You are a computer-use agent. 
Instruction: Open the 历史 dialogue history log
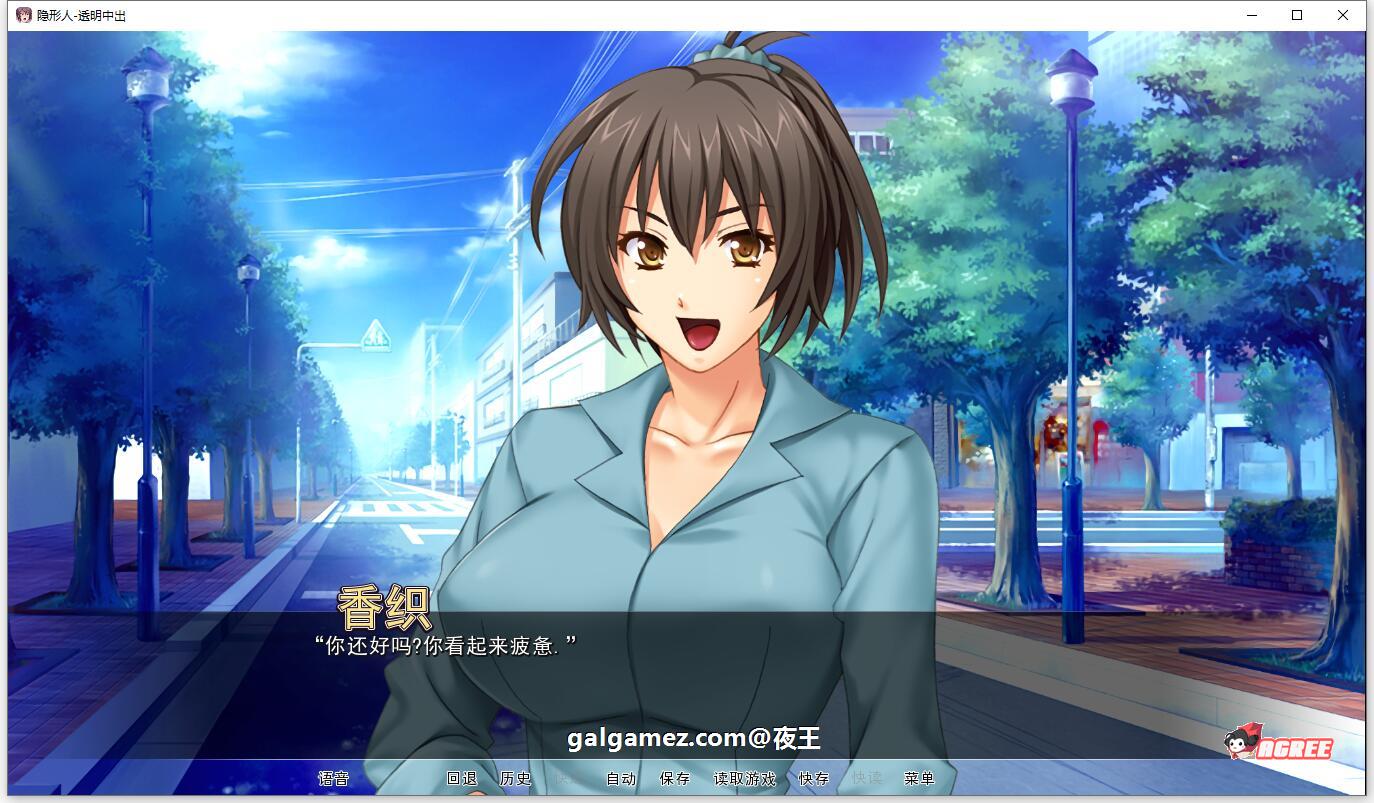click(516, 777)
